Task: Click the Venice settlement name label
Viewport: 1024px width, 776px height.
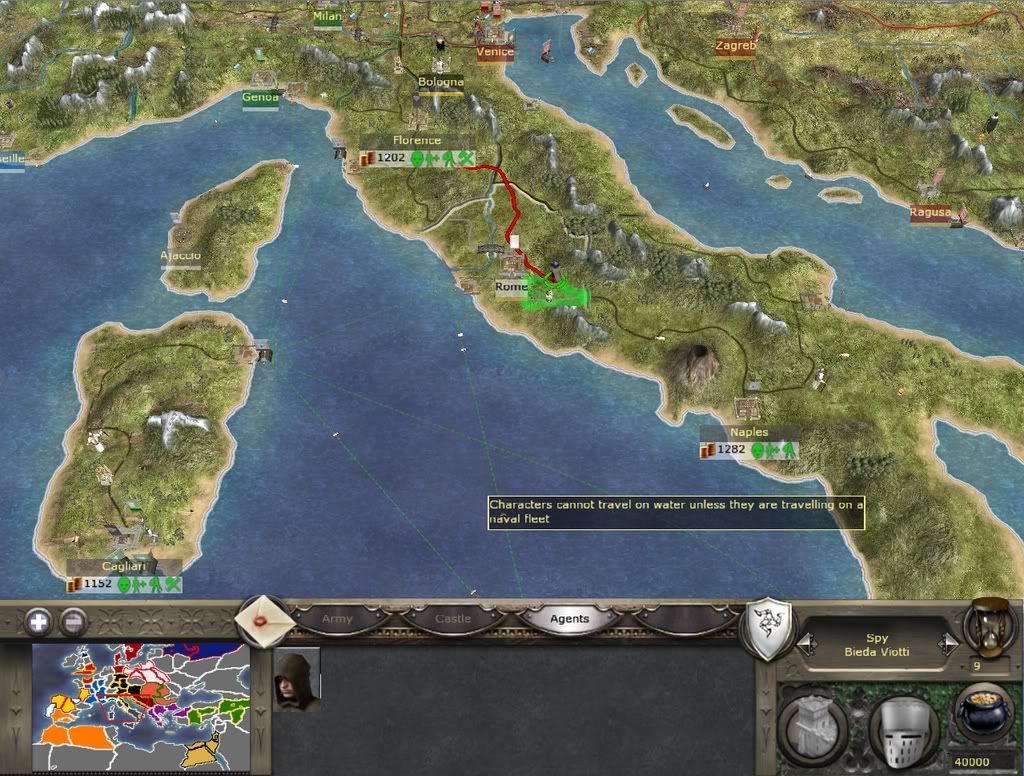Action: pos(495,52)
